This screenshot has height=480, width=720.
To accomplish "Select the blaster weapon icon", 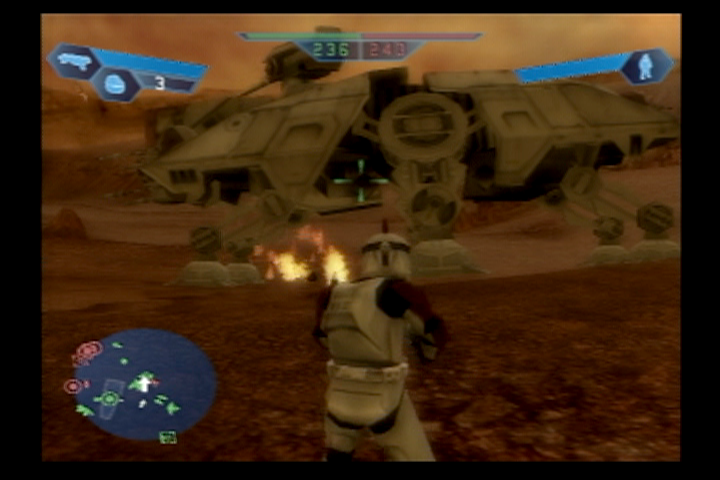I will (75, 60).
